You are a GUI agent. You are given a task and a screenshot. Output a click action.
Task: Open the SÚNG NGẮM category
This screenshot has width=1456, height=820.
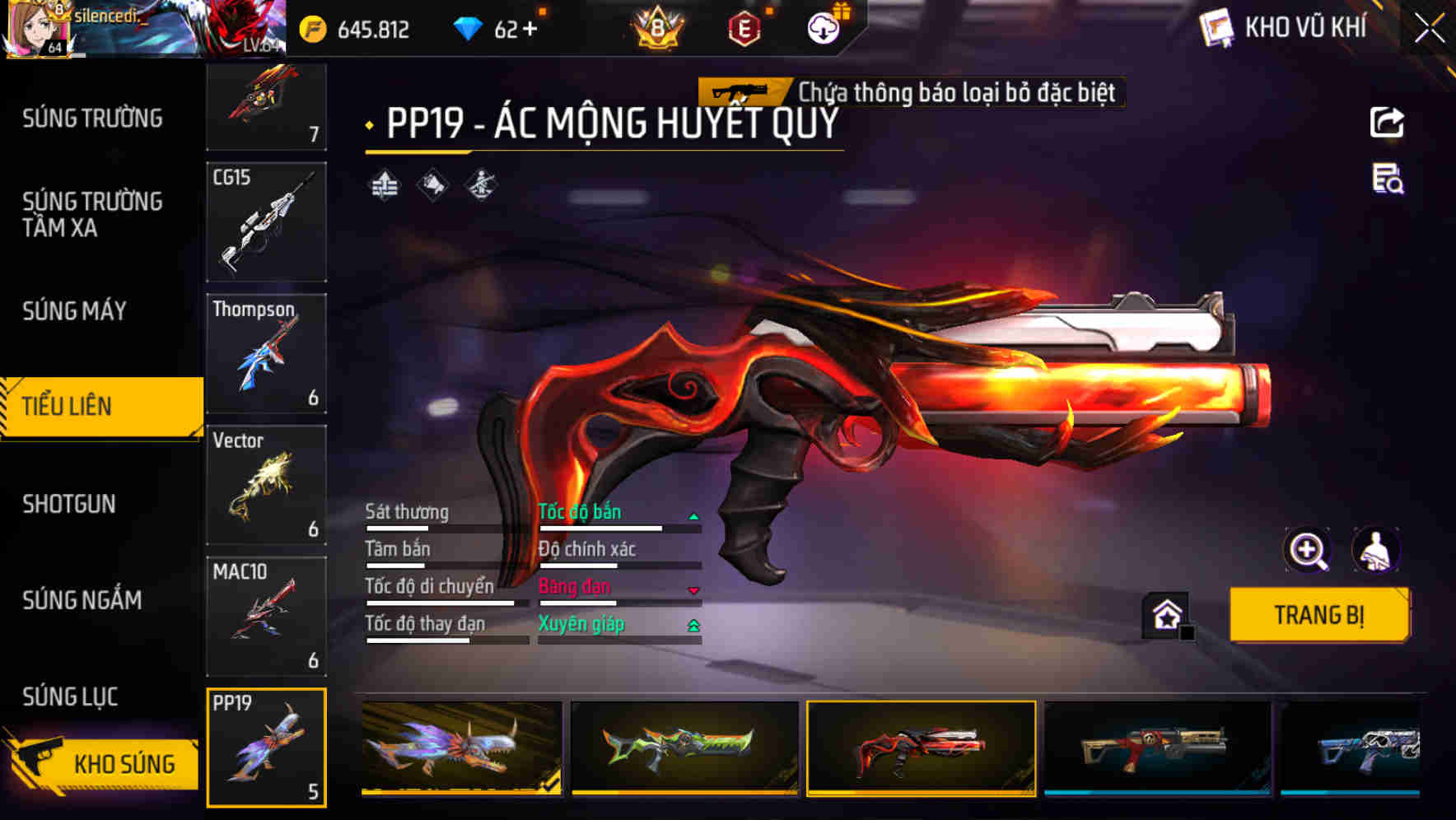(x=80, y=600)
